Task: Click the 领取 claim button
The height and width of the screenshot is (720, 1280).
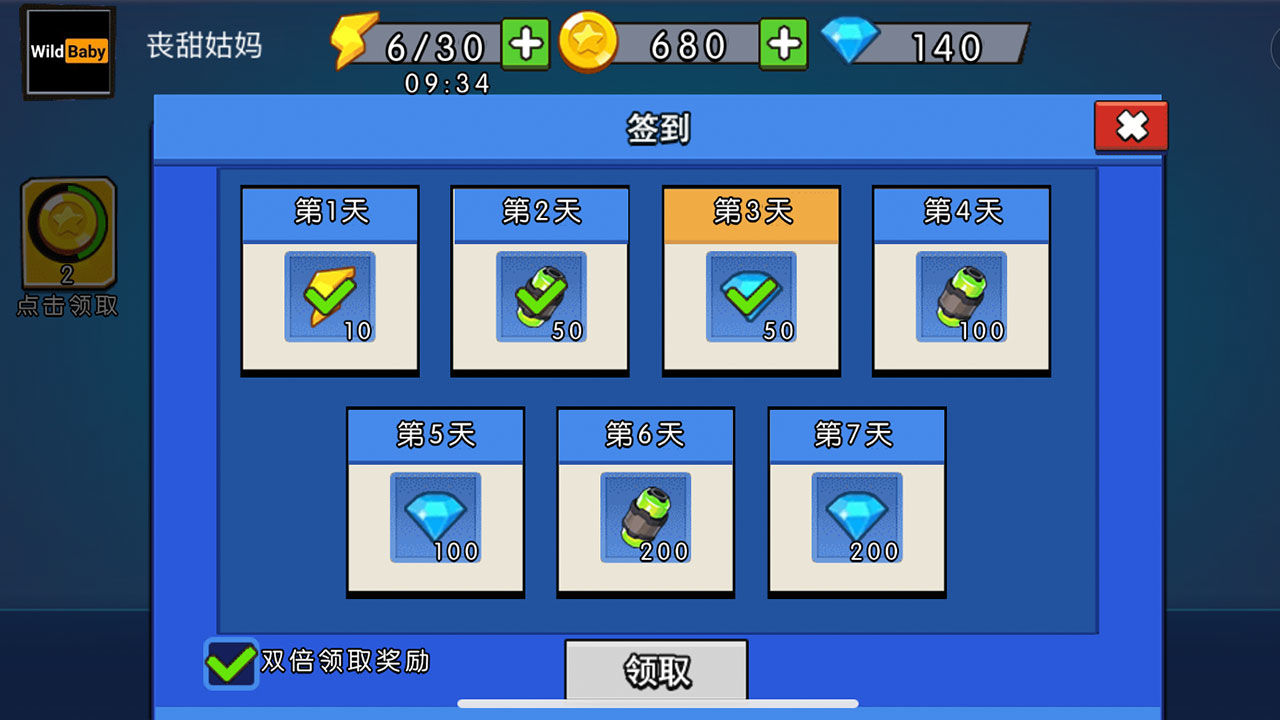Action: point(656,672)
